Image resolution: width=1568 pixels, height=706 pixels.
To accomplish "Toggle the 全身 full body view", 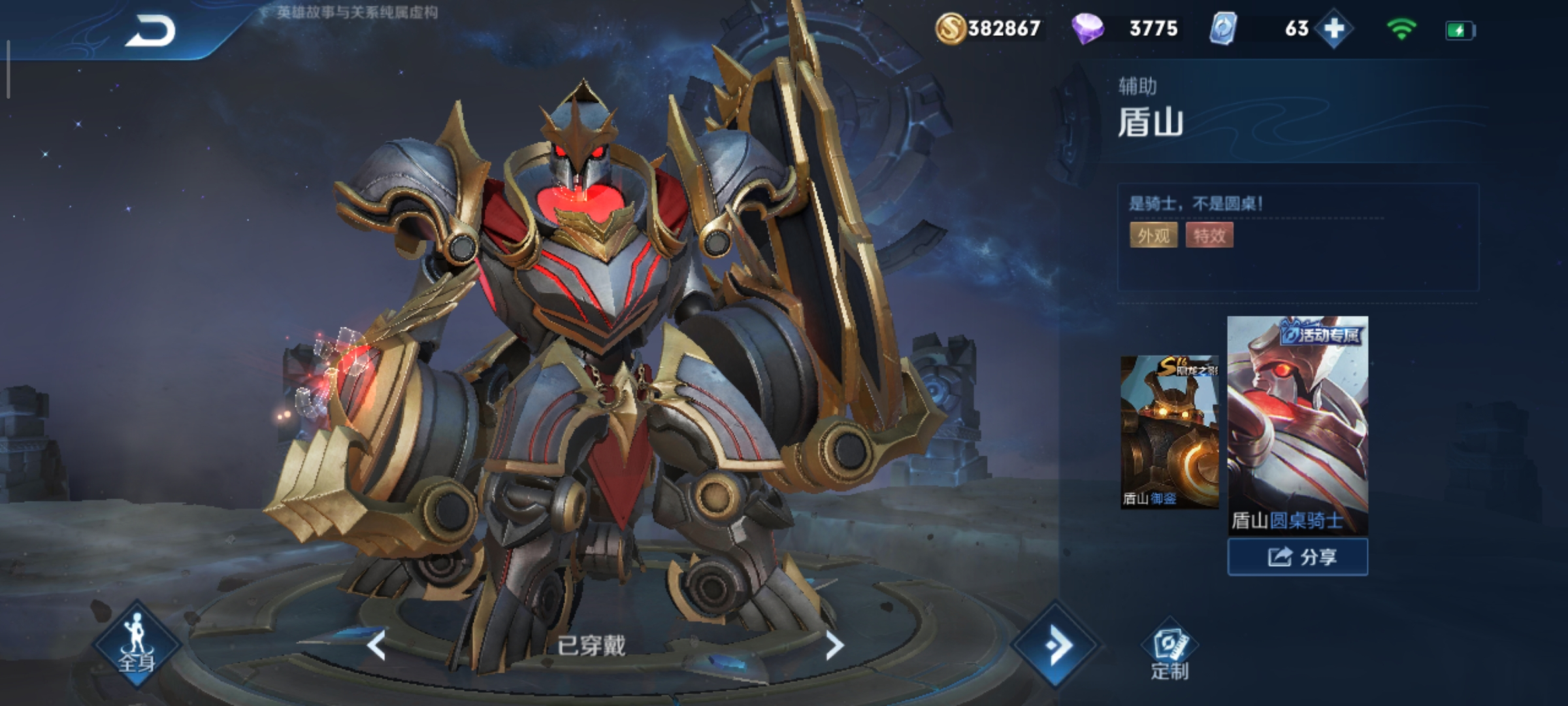I will (x=137, y=645).
